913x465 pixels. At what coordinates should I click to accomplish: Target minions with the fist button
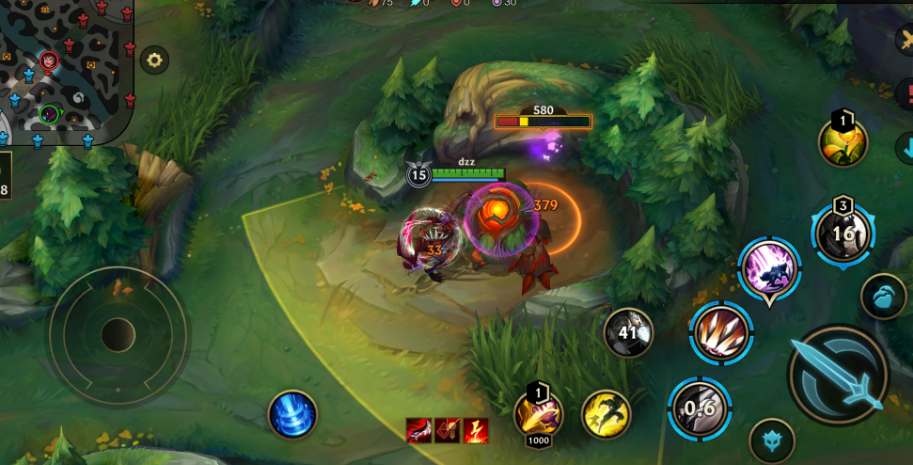pyautogui.click(x=883, y=297)
